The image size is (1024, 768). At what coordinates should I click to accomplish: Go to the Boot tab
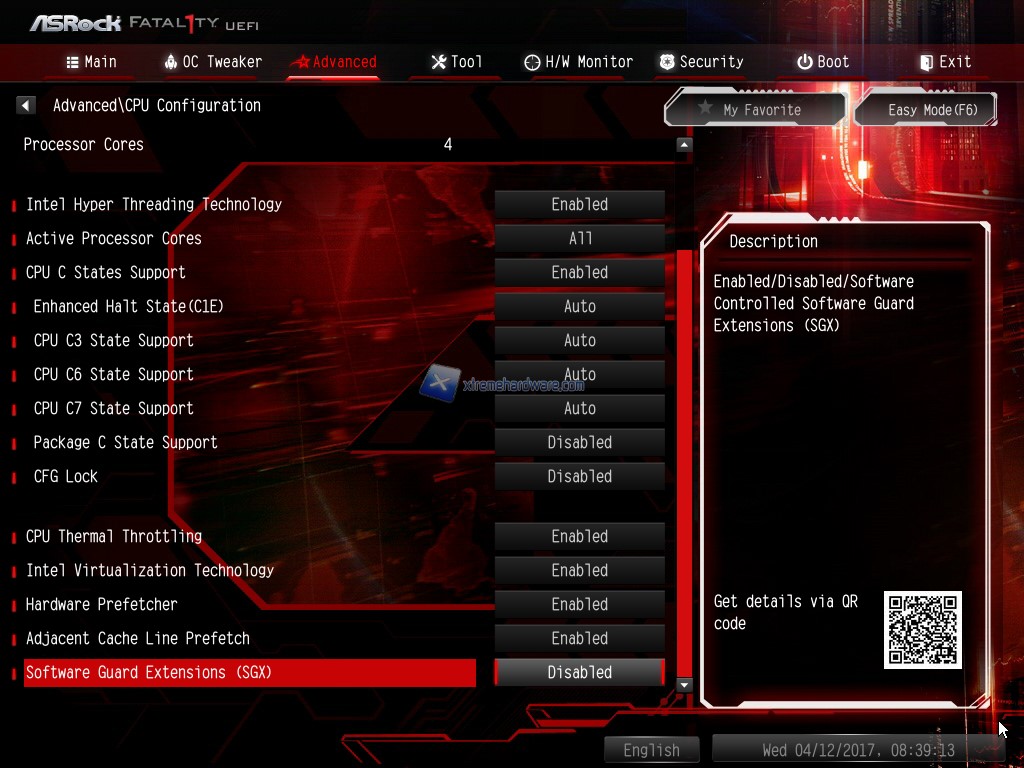823,62
